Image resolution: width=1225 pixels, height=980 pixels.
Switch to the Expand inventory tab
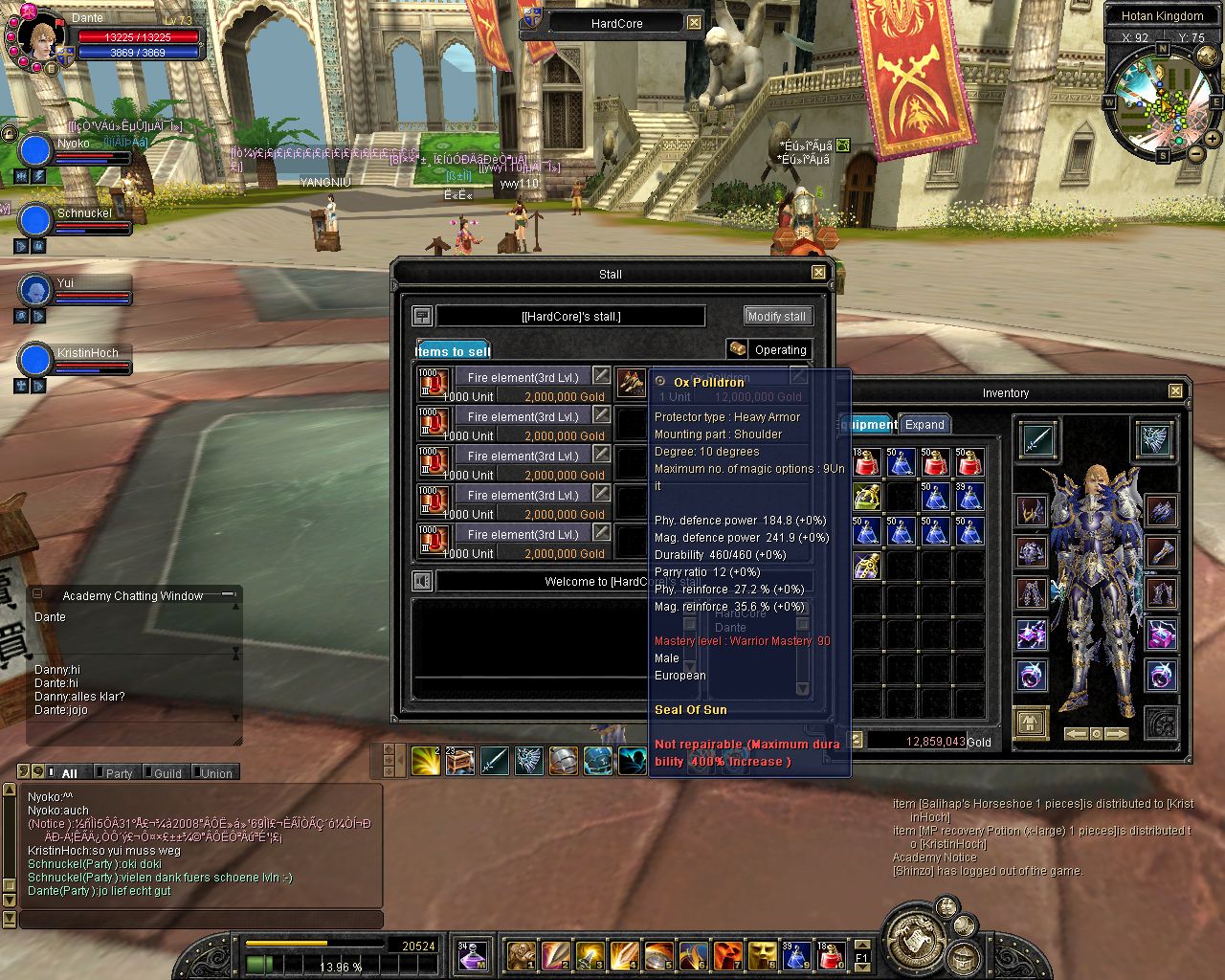tap(924, 425)
